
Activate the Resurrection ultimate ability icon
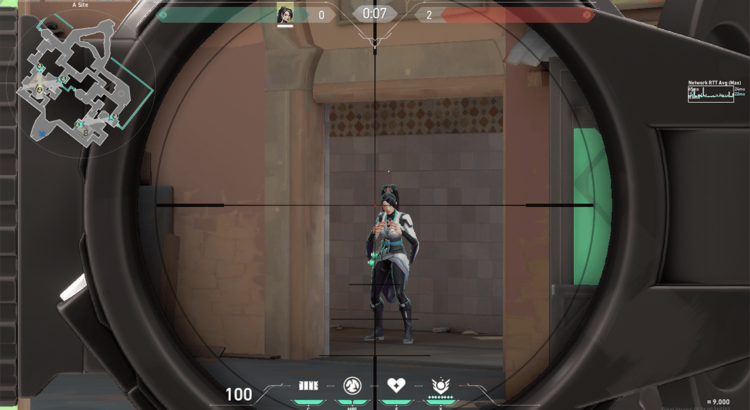440,385
